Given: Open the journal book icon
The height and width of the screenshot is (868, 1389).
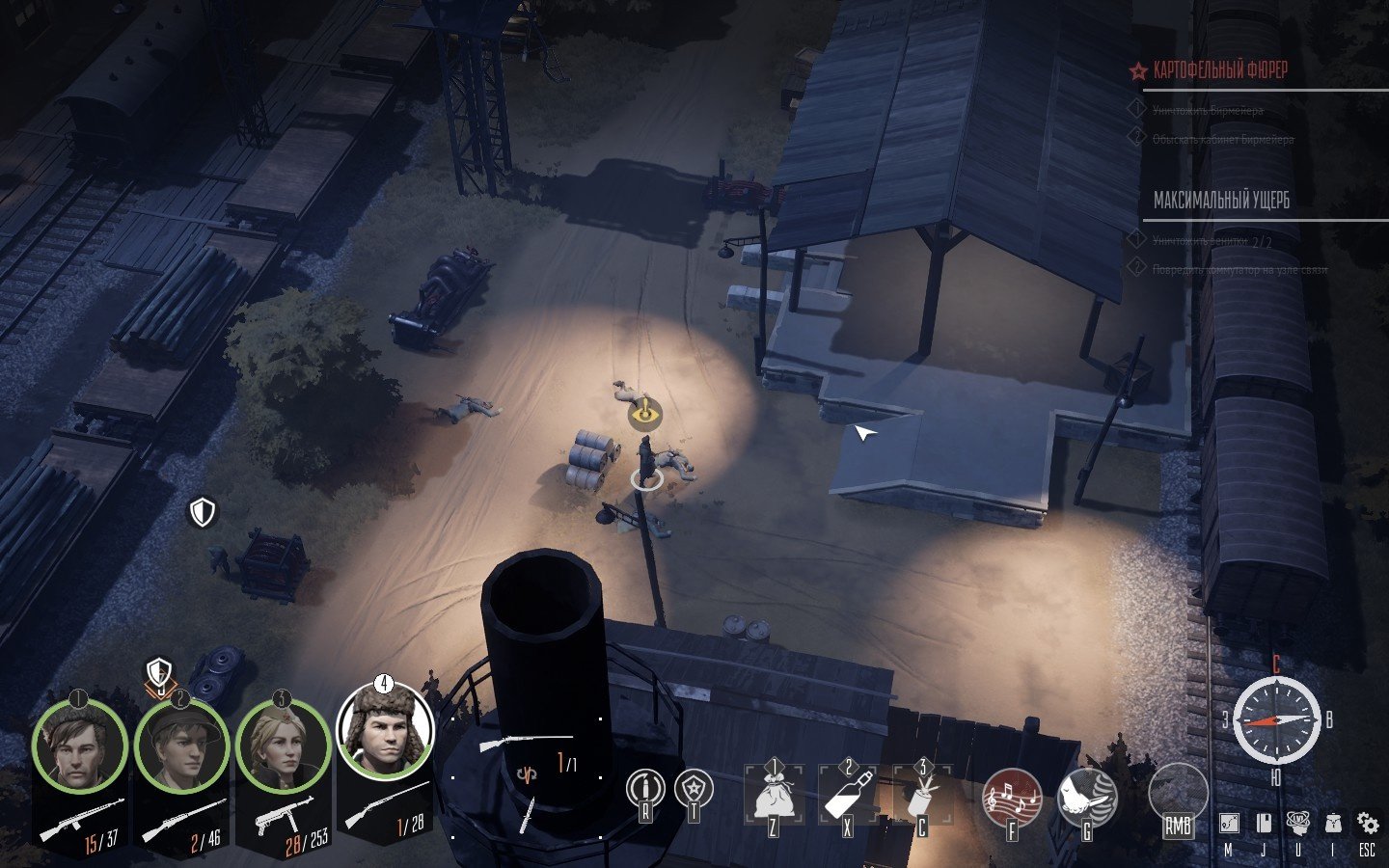Looking at the screenshot, I should (x=1263, y=824).
